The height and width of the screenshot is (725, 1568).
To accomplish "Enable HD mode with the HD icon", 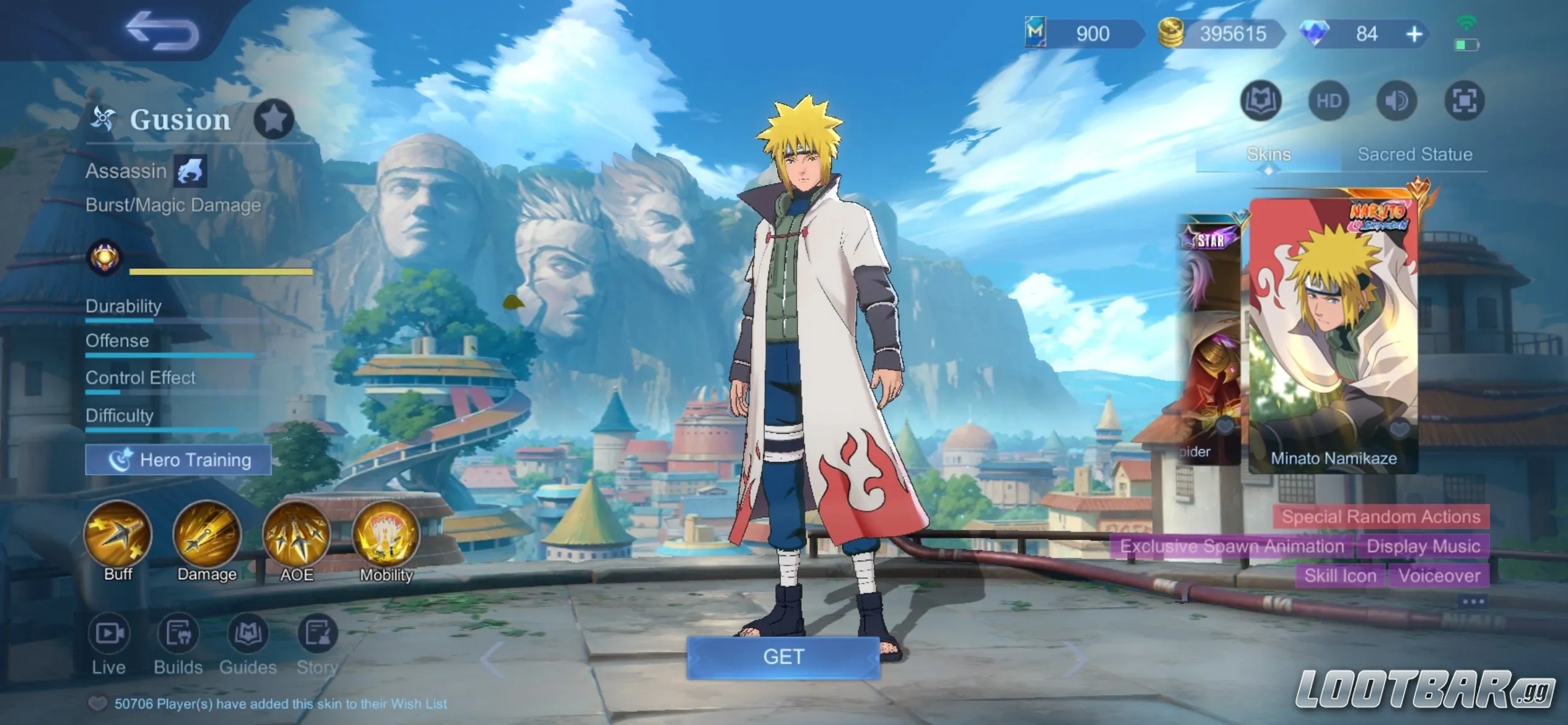I will coord(1329,100).
